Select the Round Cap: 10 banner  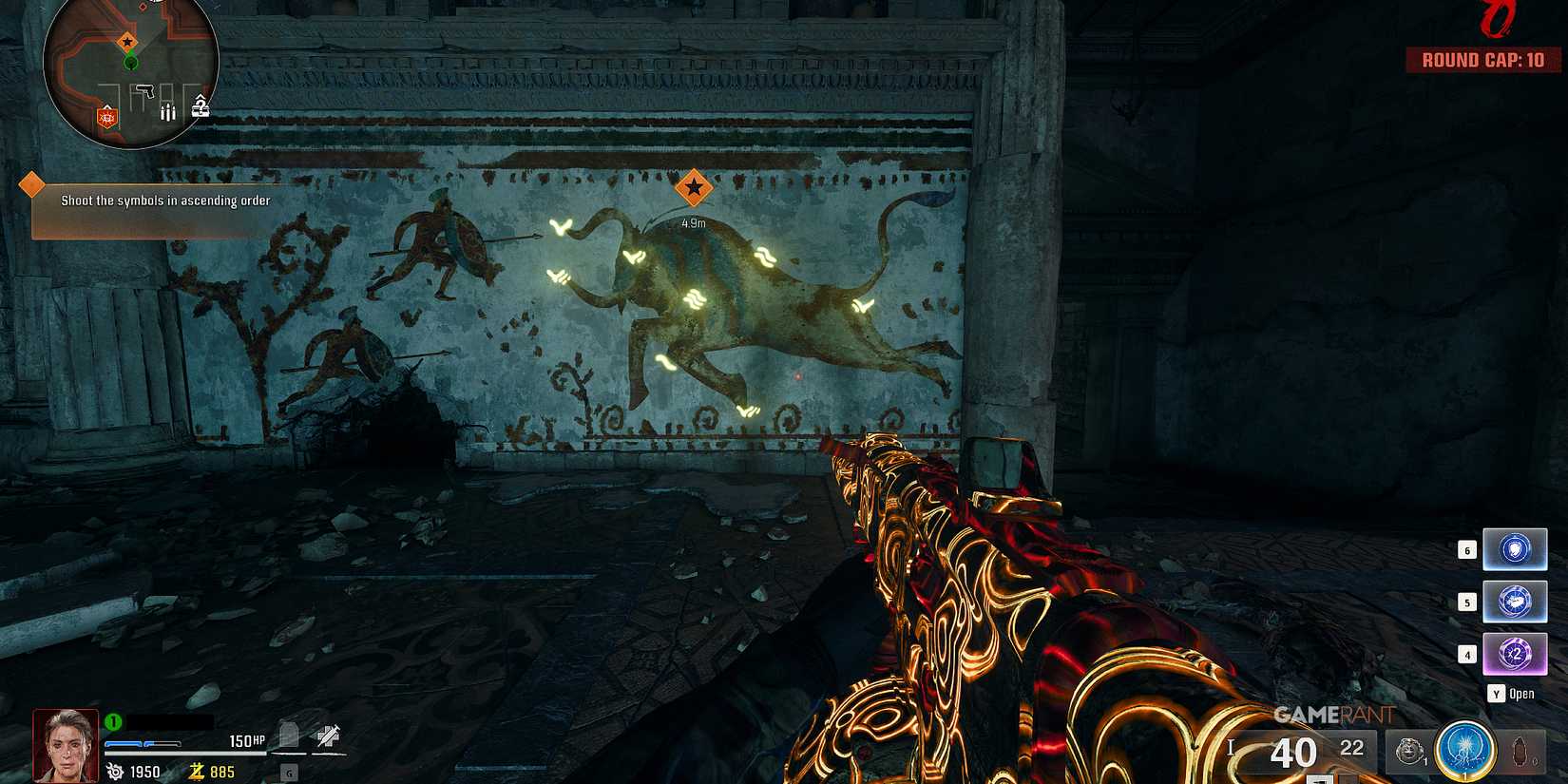tap(1484, 59)
